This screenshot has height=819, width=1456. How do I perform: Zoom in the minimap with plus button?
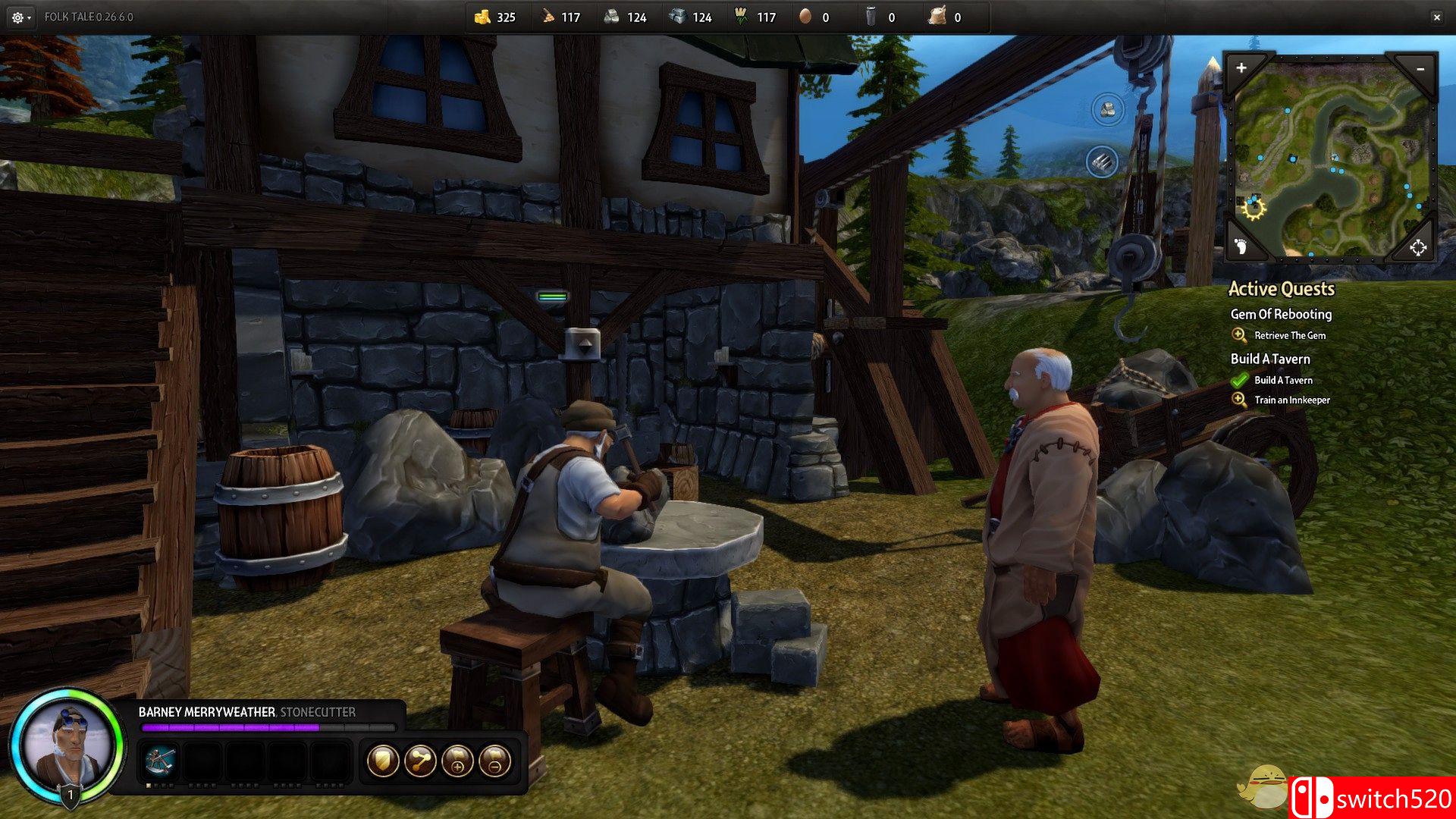1241,68
